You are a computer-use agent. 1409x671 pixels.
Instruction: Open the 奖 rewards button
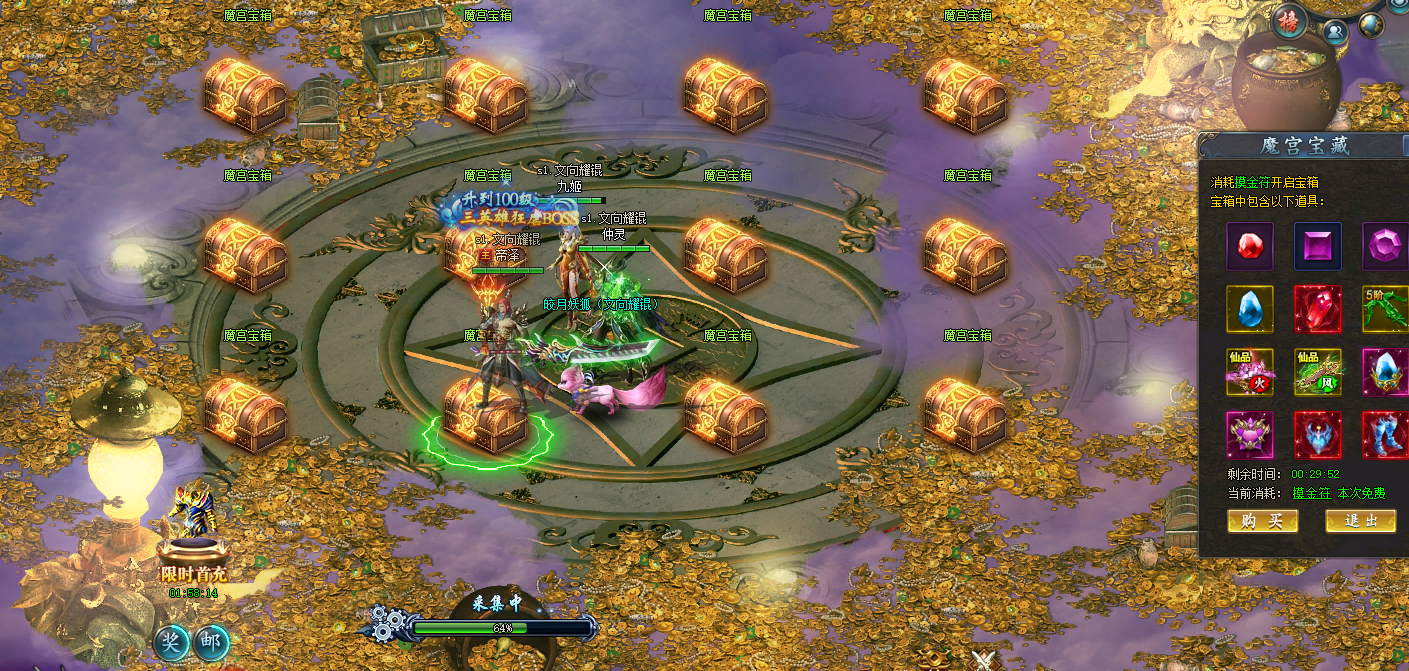(x=172, y=642)
